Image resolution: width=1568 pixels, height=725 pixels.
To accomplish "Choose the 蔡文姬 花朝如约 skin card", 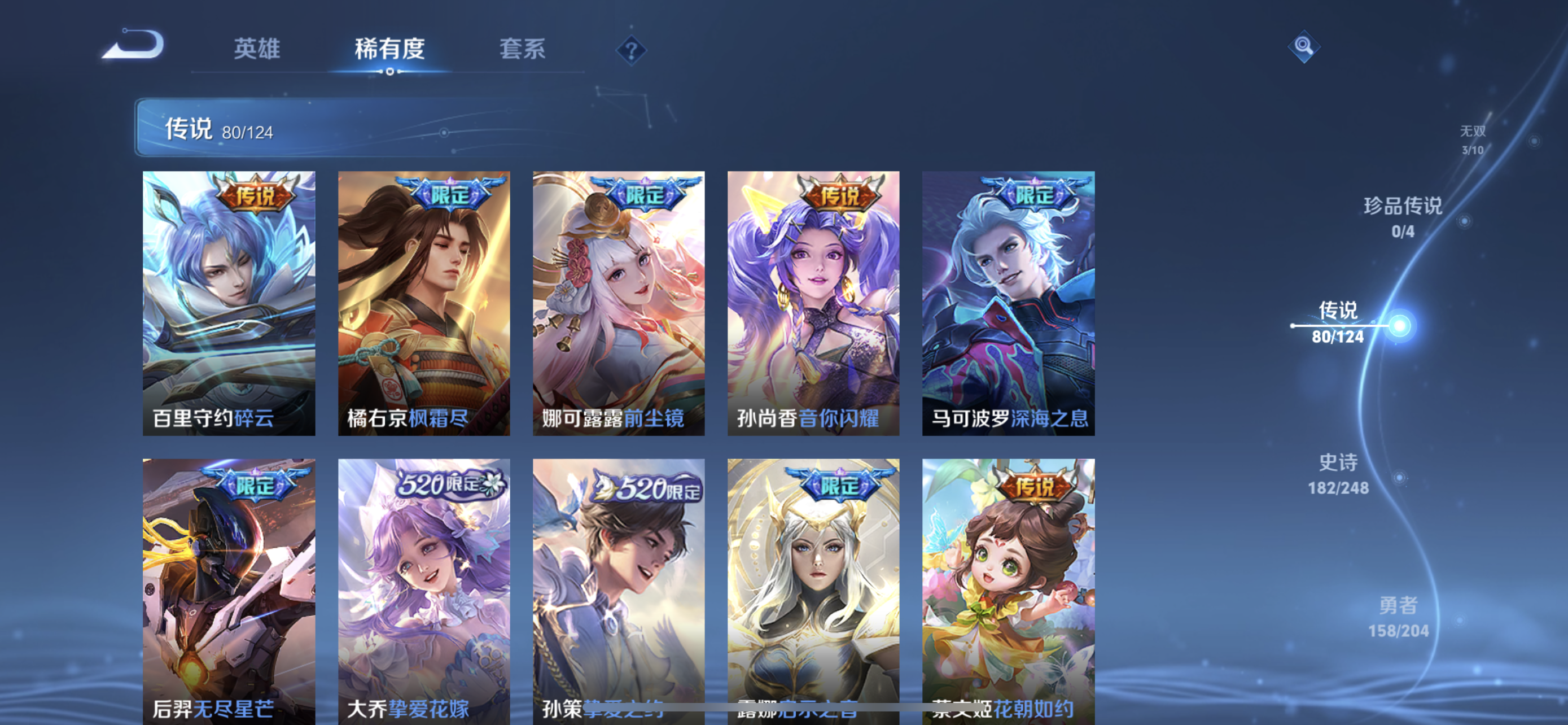I will (1008, 591).
